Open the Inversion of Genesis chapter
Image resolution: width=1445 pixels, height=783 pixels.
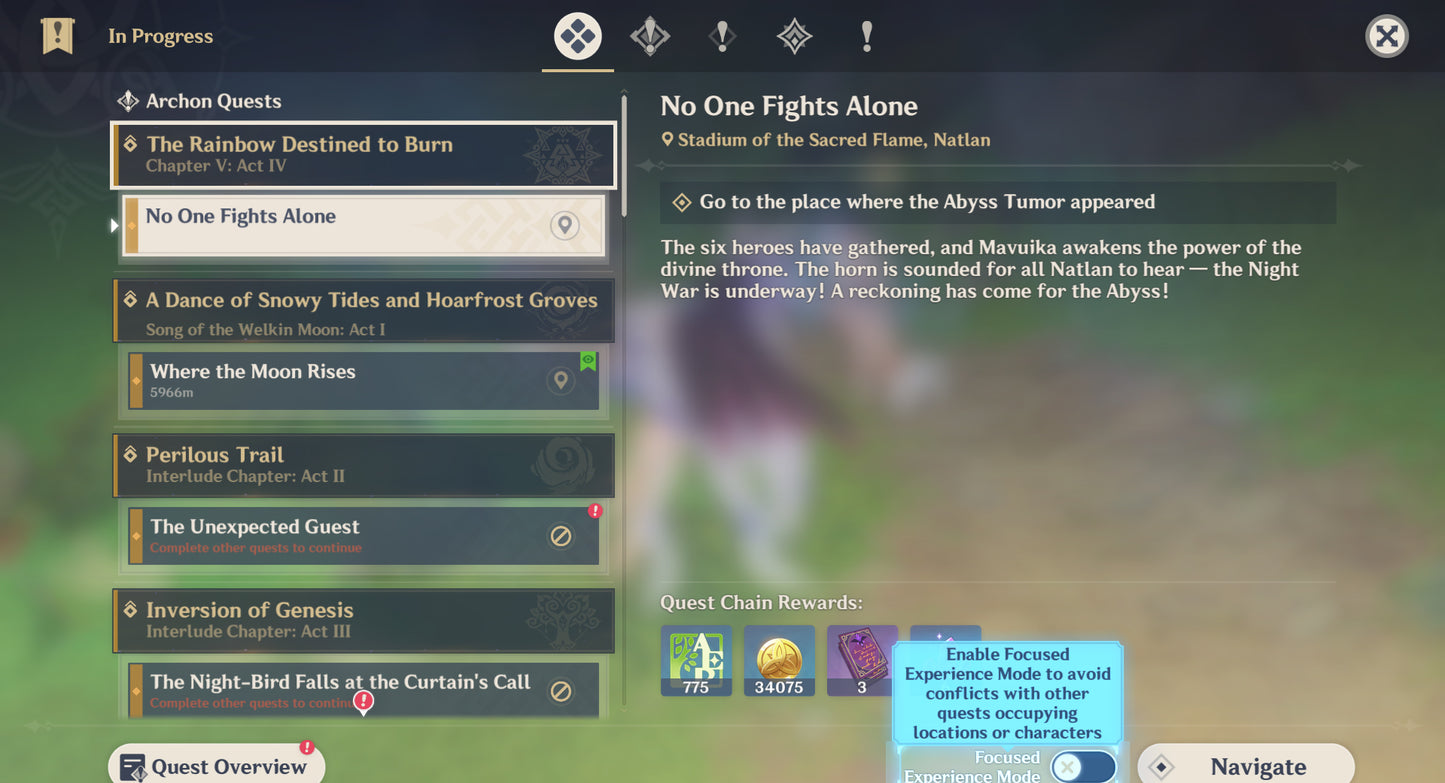click(363, 620)
